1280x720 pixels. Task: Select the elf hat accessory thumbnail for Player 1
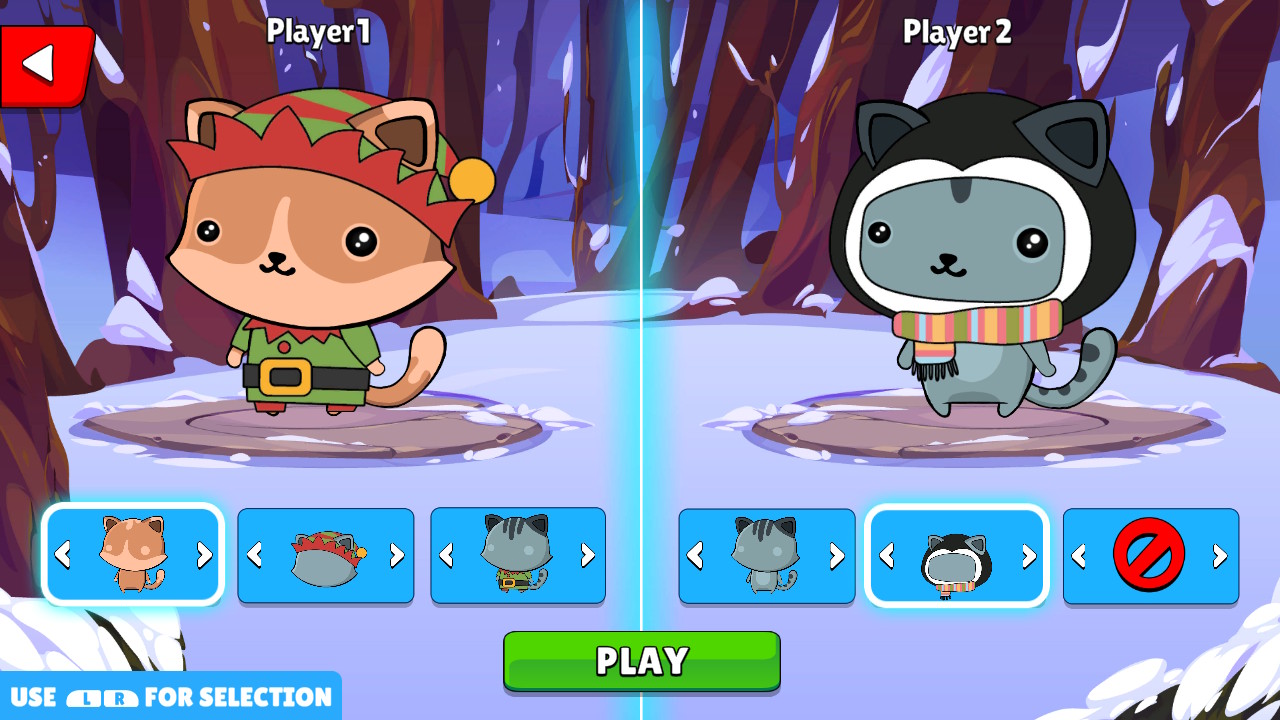coord(326,555)
